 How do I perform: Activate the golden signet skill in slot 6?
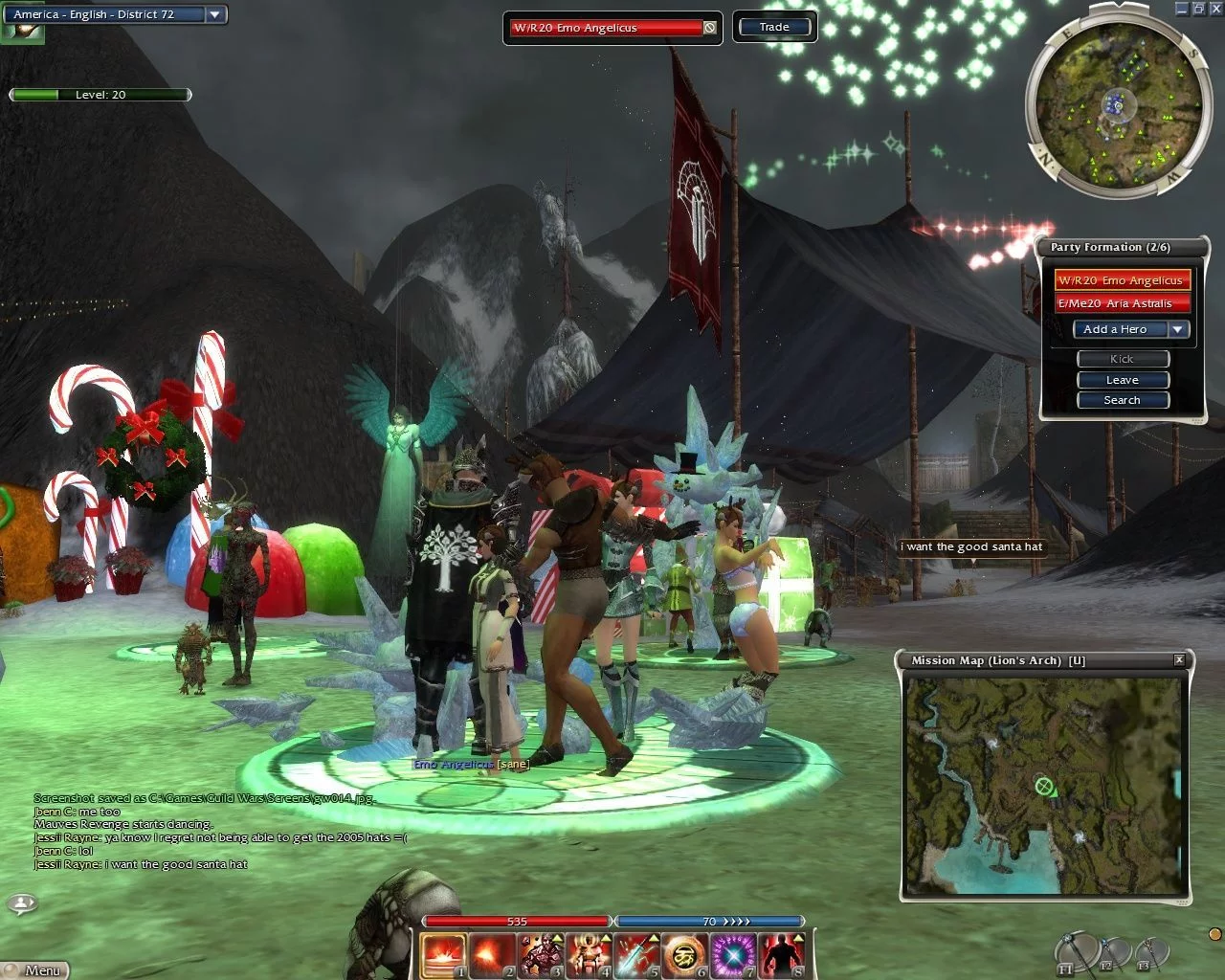pos(685,954)
